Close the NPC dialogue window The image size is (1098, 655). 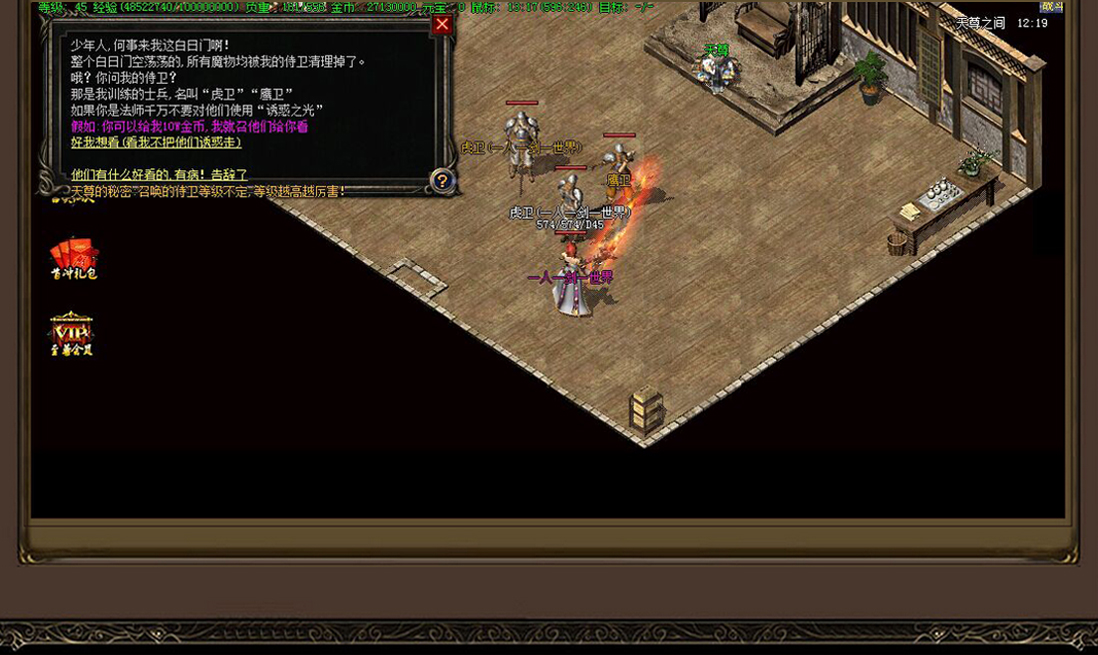pos(442,24)
